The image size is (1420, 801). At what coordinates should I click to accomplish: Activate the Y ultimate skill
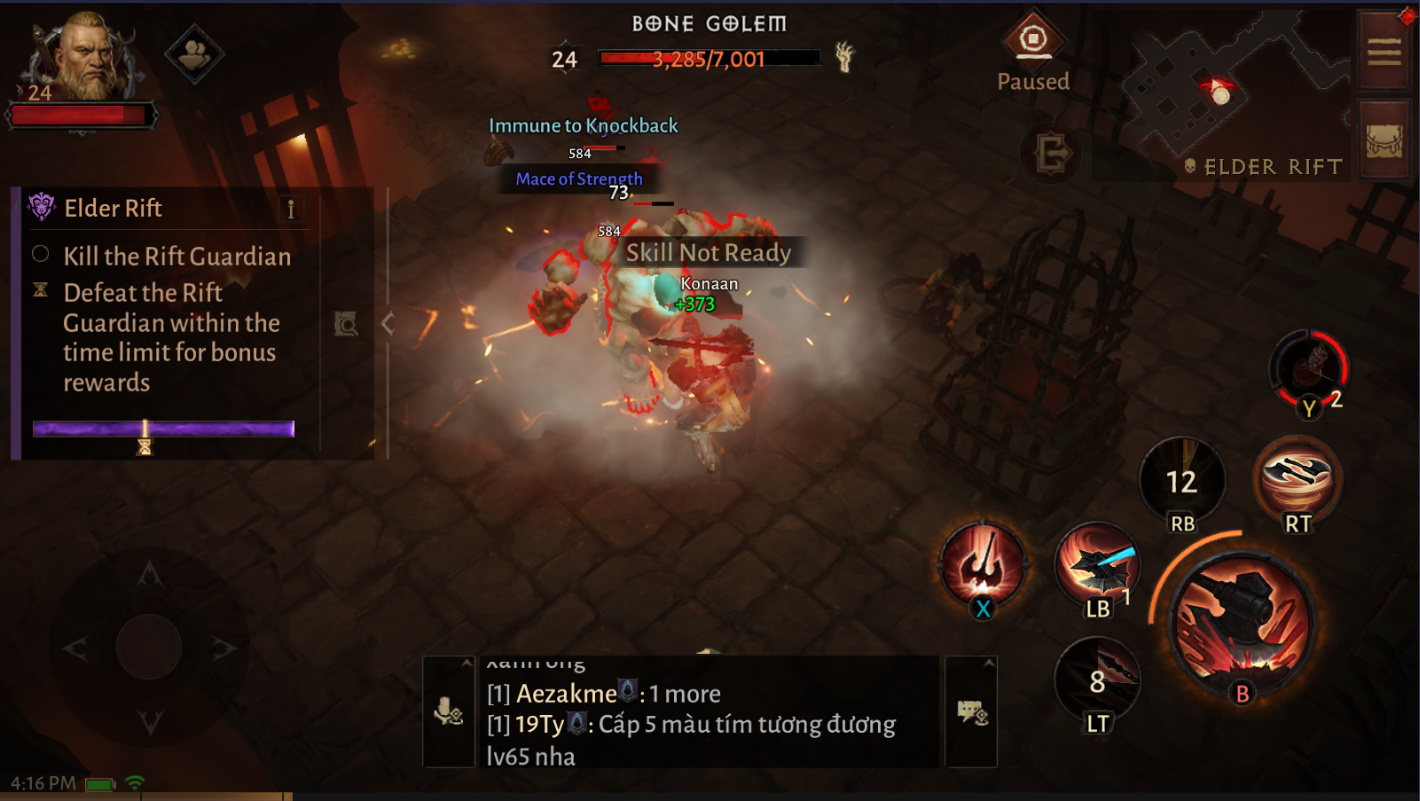1308,372
